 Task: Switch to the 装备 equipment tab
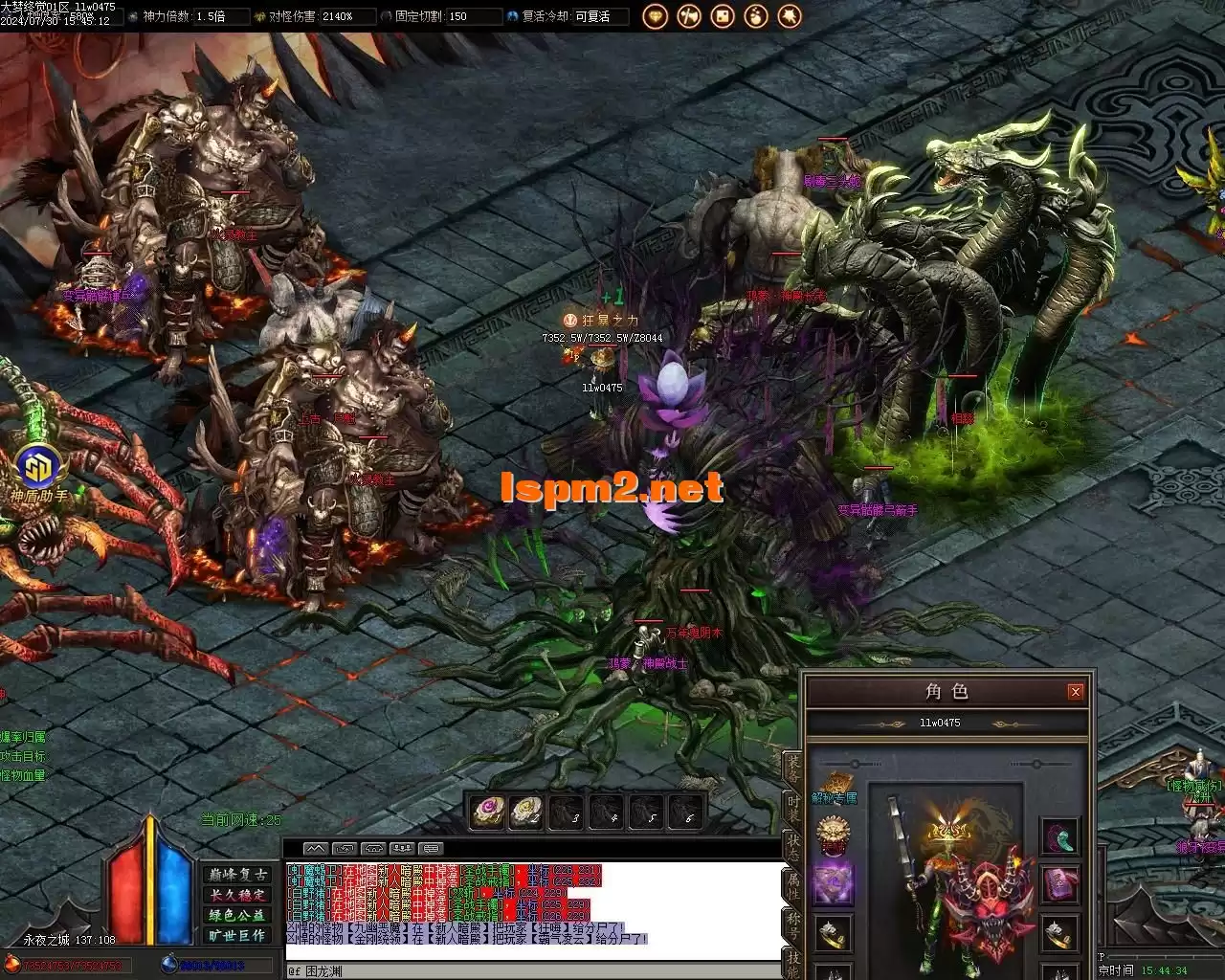click(x=792, y=770)
